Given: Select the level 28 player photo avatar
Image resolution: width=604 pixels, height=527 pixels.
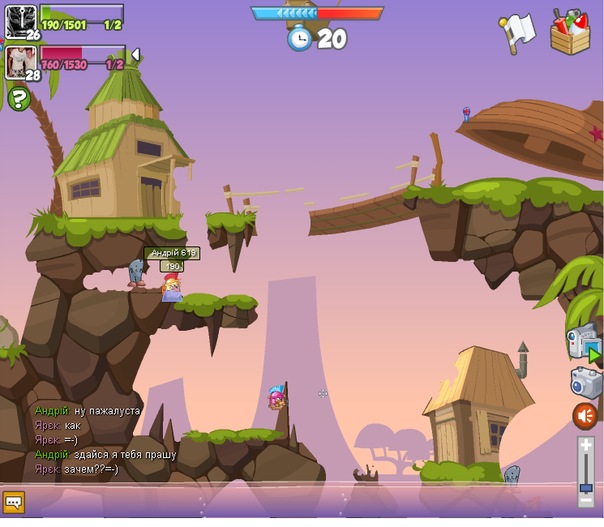Looking at the screenshot, I should tap(20, 62).
